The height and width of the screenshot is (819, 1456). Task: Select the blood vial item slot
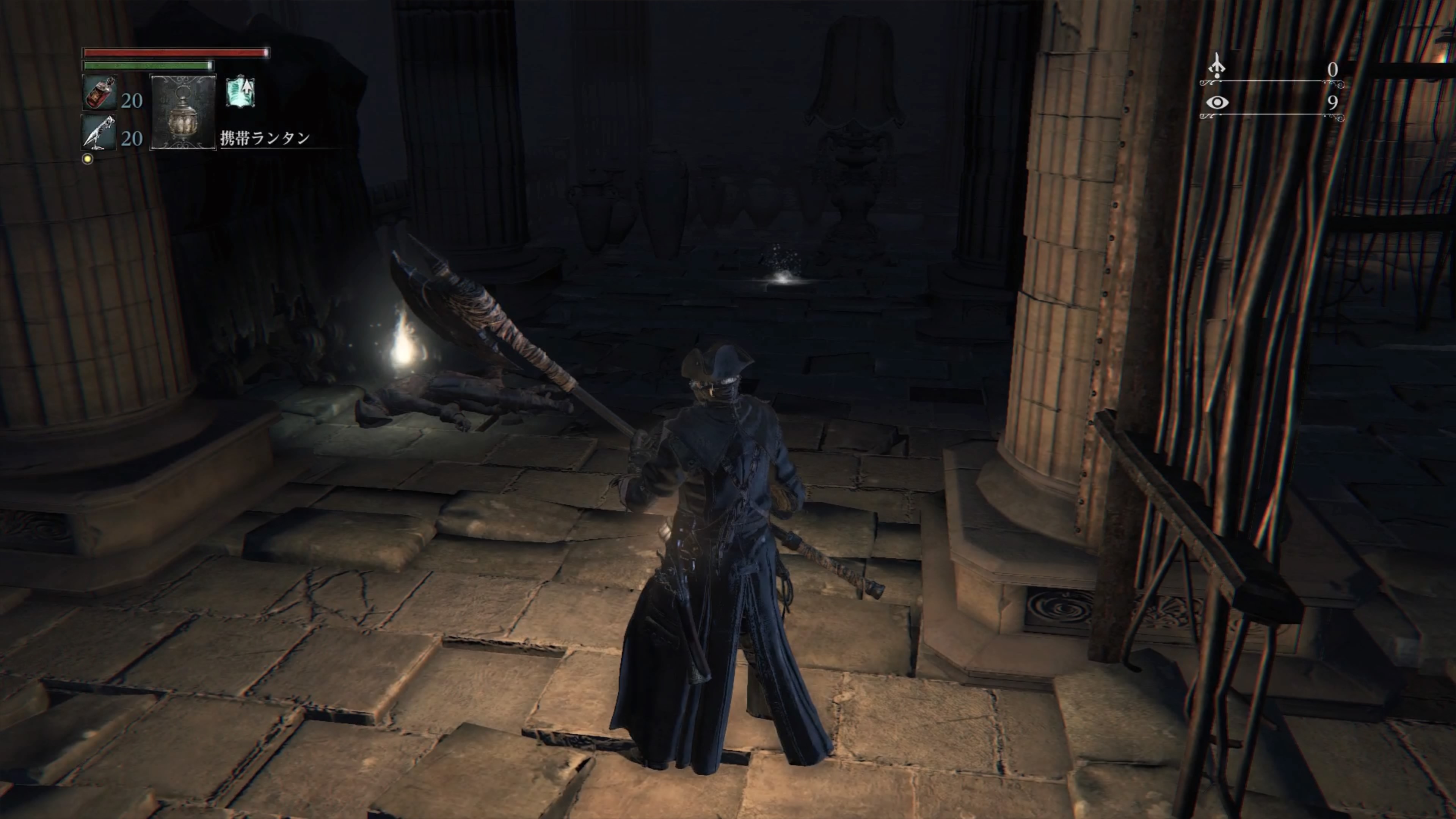[100, 93]
